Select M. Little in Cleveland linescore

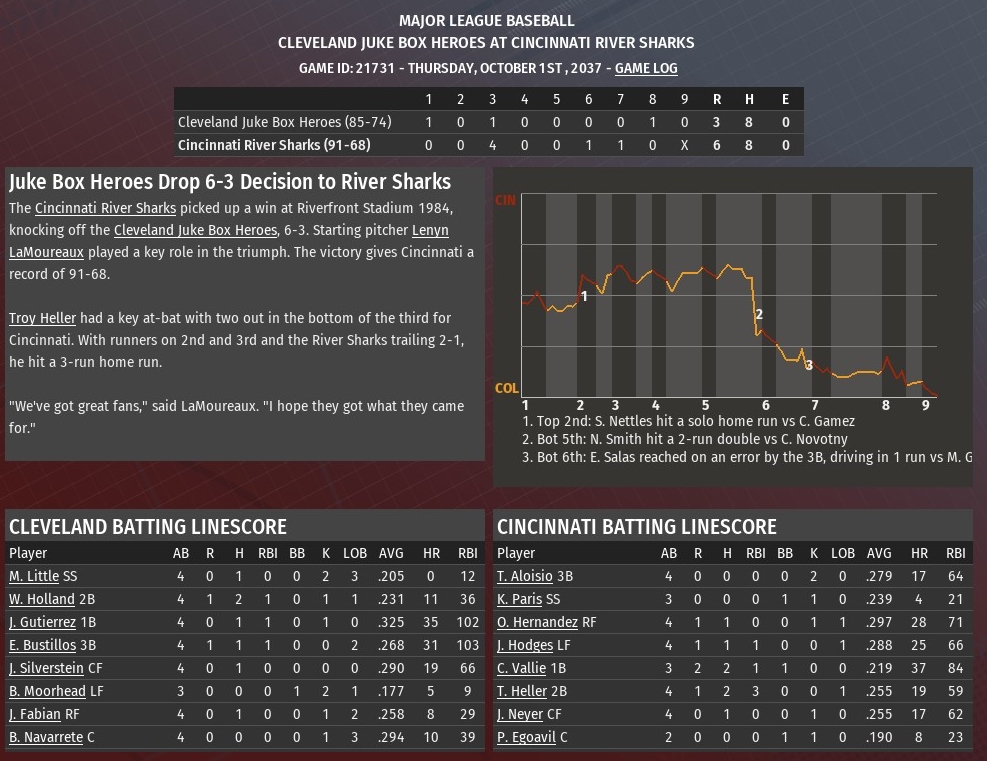click(x=34, y=576)
